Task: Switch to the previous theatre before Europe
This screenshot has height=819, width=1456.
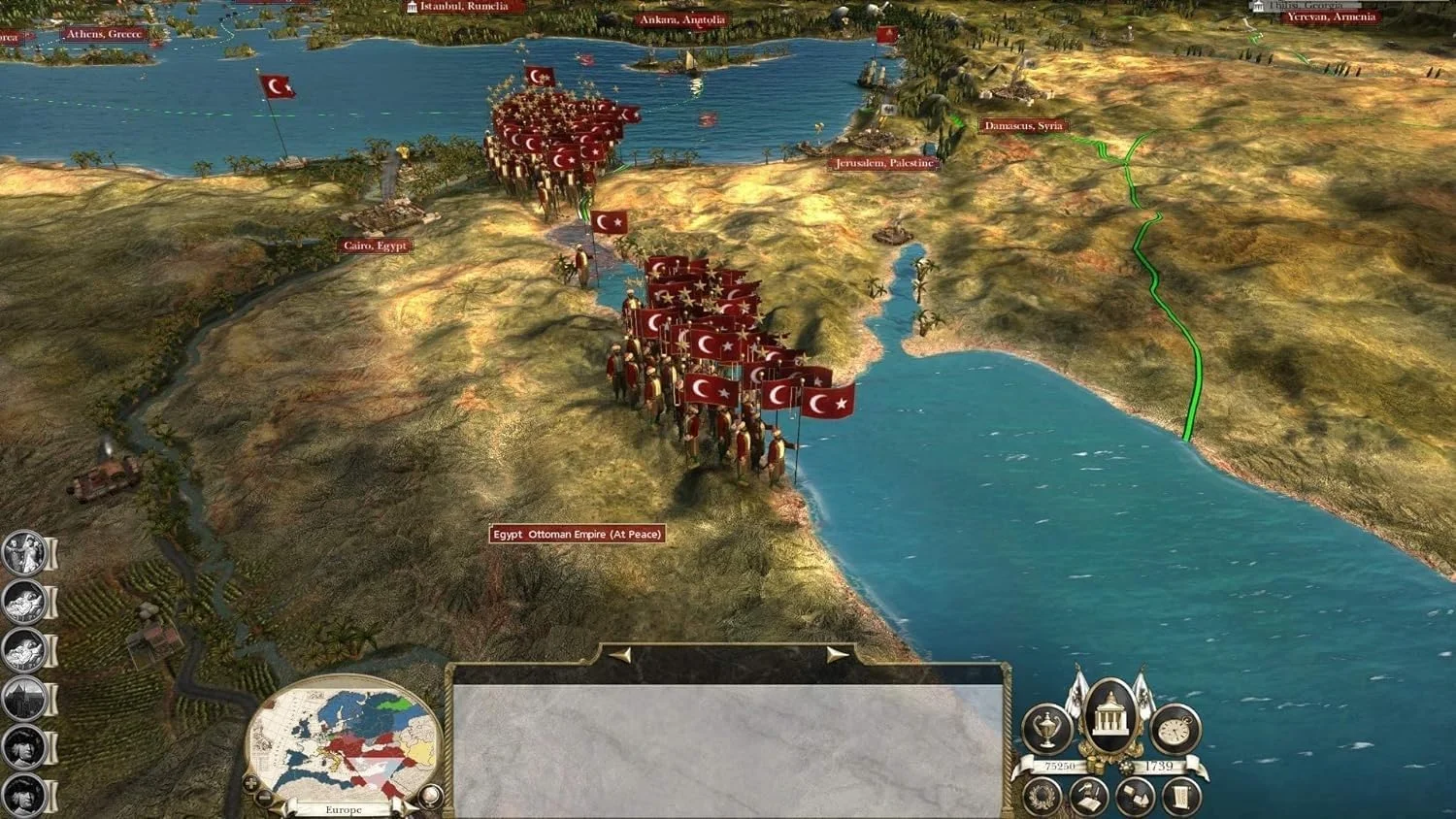Action: click(x=281, y=808)
